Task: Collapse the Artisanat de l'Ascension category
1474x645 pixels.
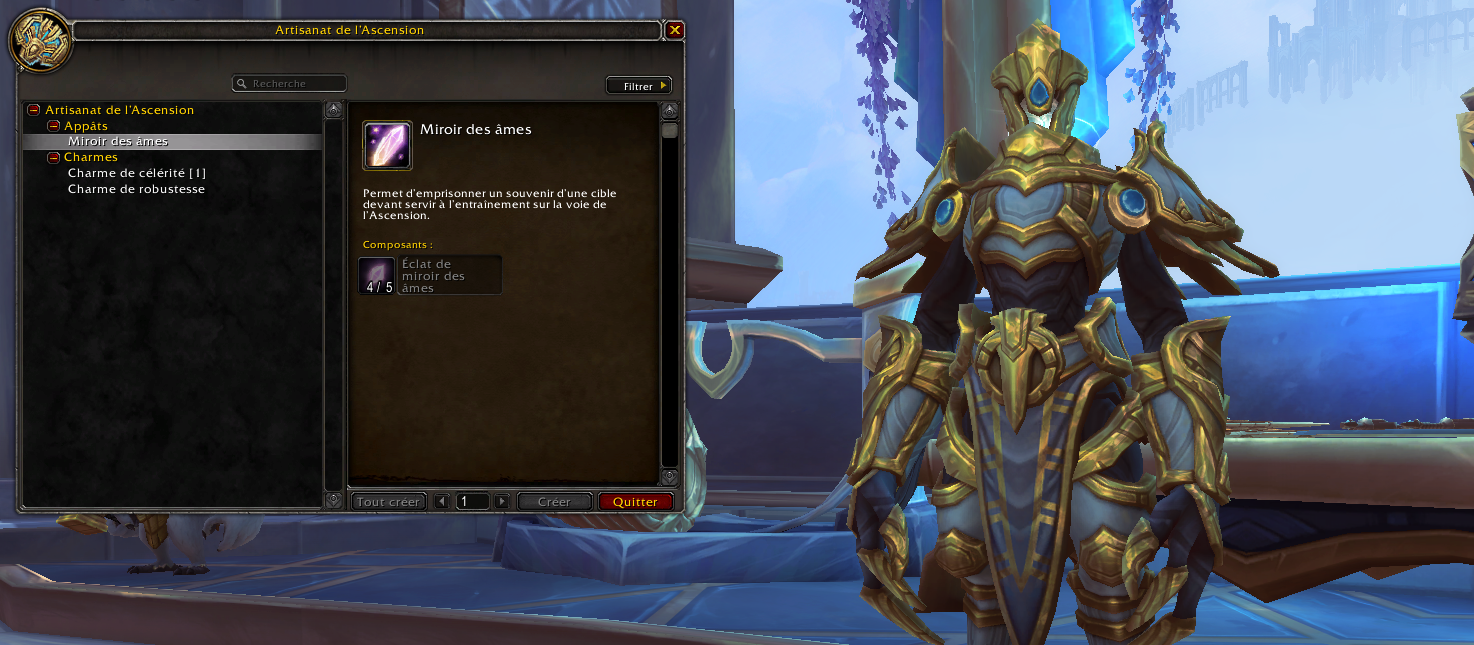Action: (33, 110)
